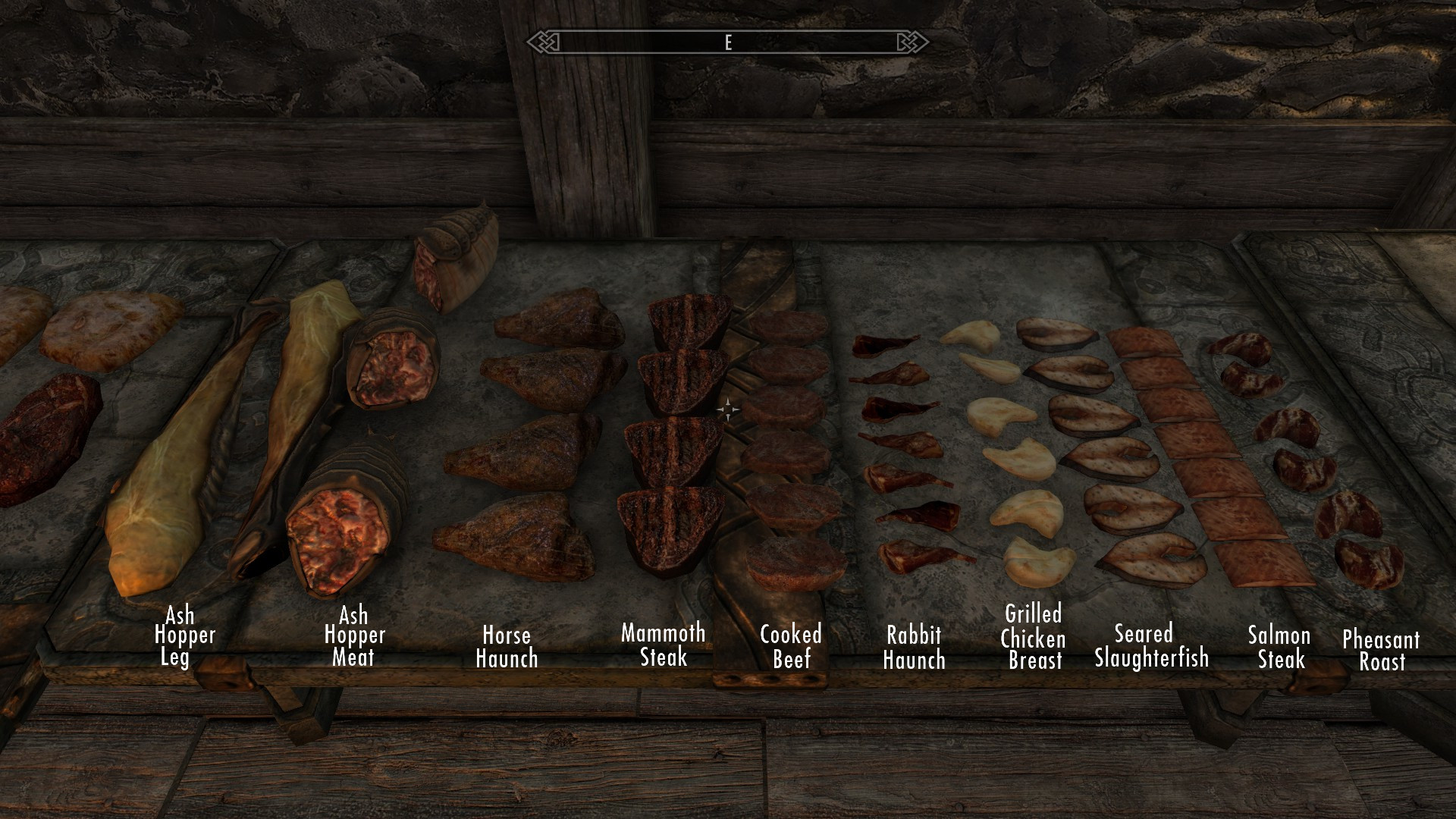Click the Cooked Beef label text

(x=791, y=646)
